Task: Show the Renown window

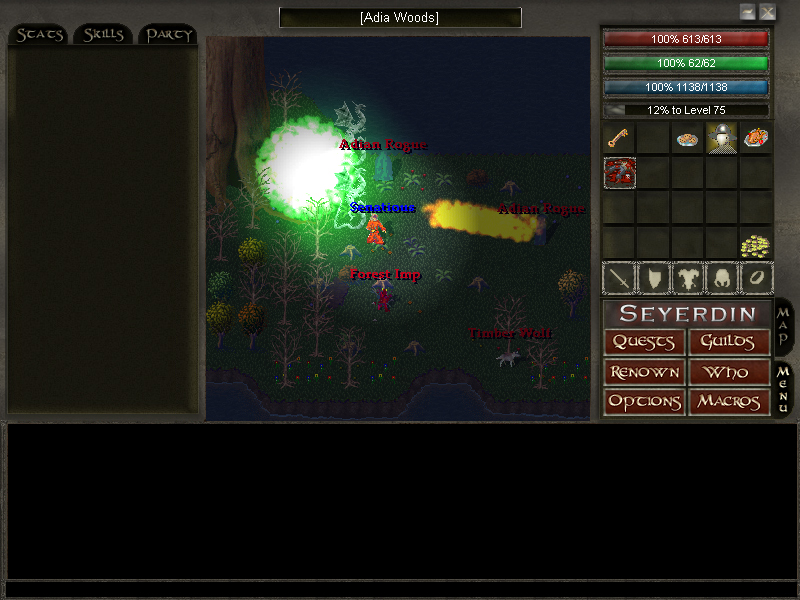Action: [644, 372]
